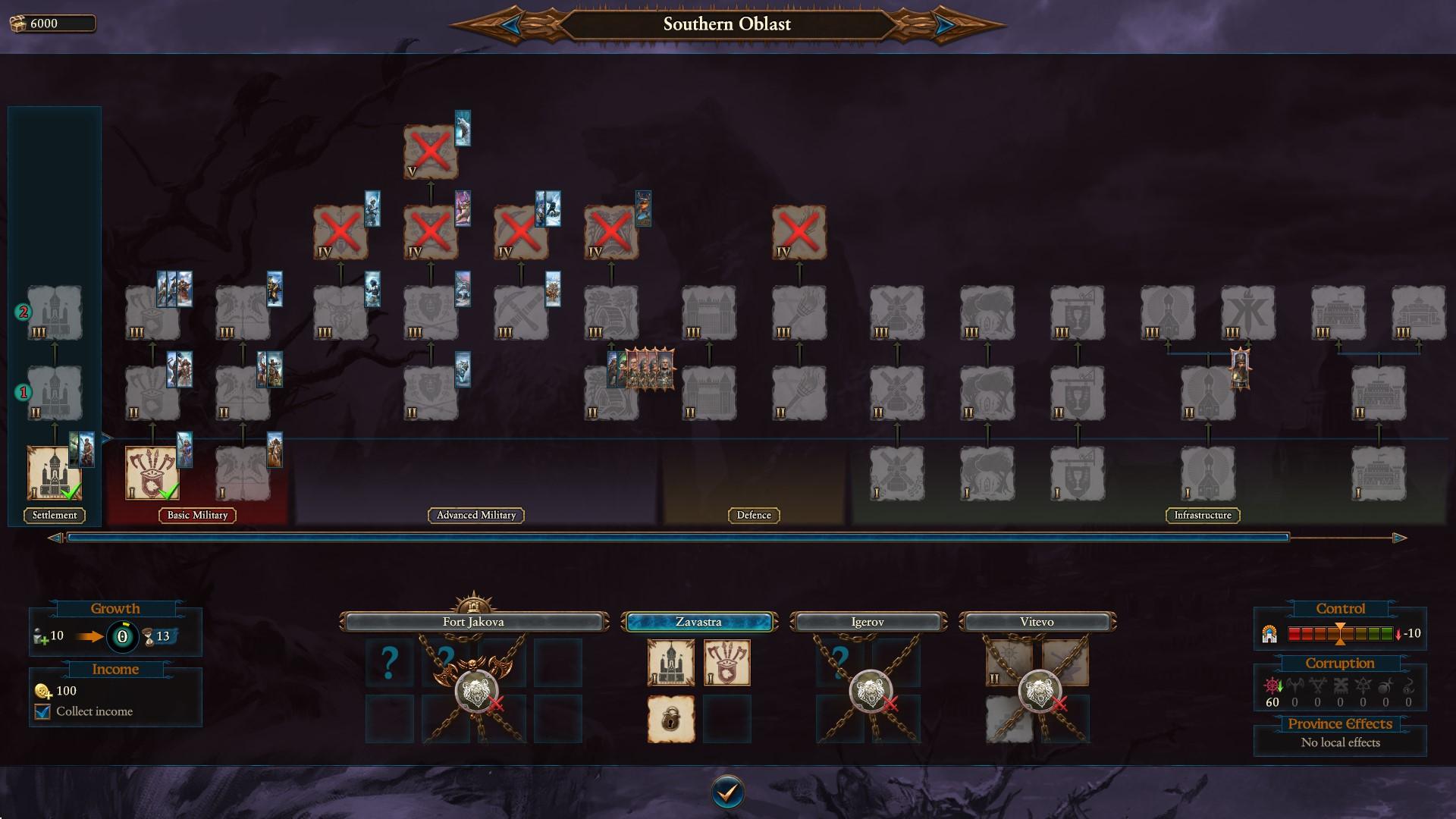The image size is (1456, 819).
Task: Jump to the Defence building category
Action: pyautogui.click(x=754, y=515)
